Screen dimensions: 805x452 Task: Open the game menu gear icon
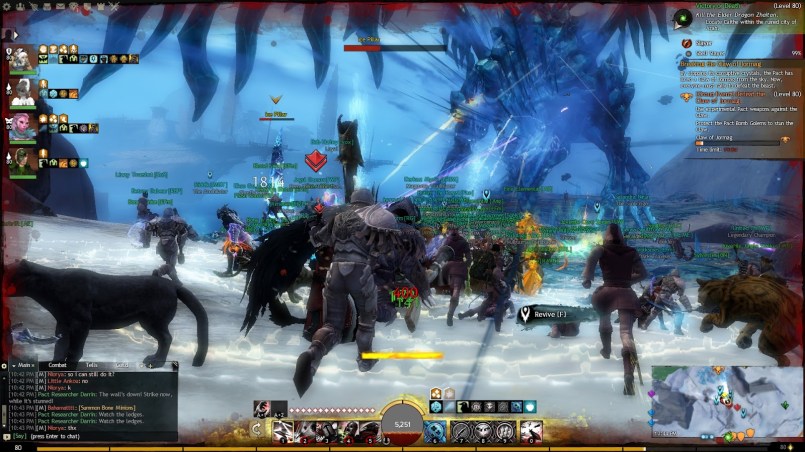click(7, 5)
